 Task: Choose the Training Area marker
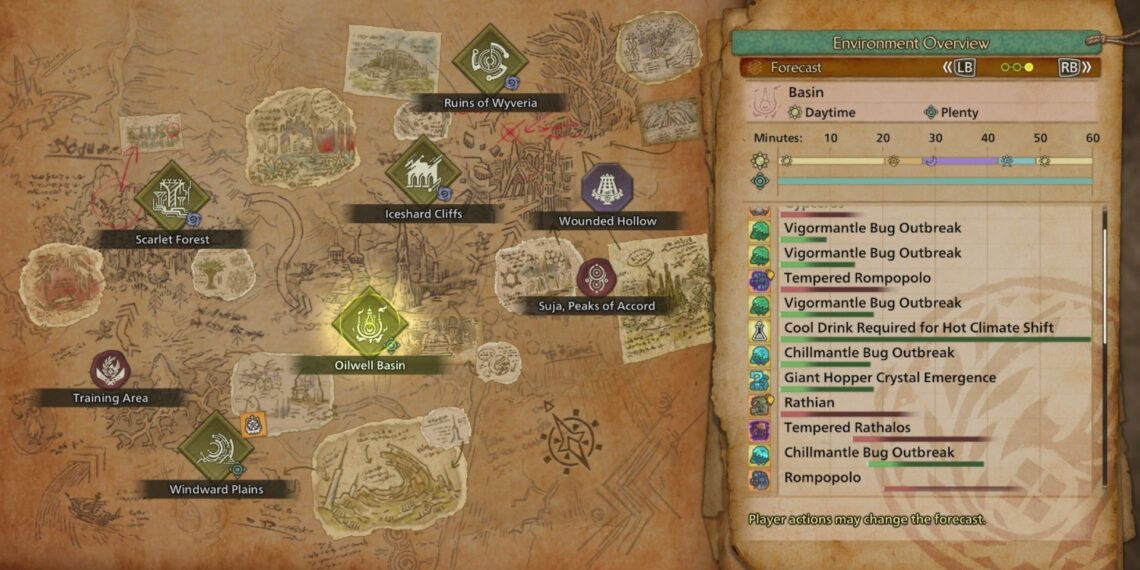(110, 369)
